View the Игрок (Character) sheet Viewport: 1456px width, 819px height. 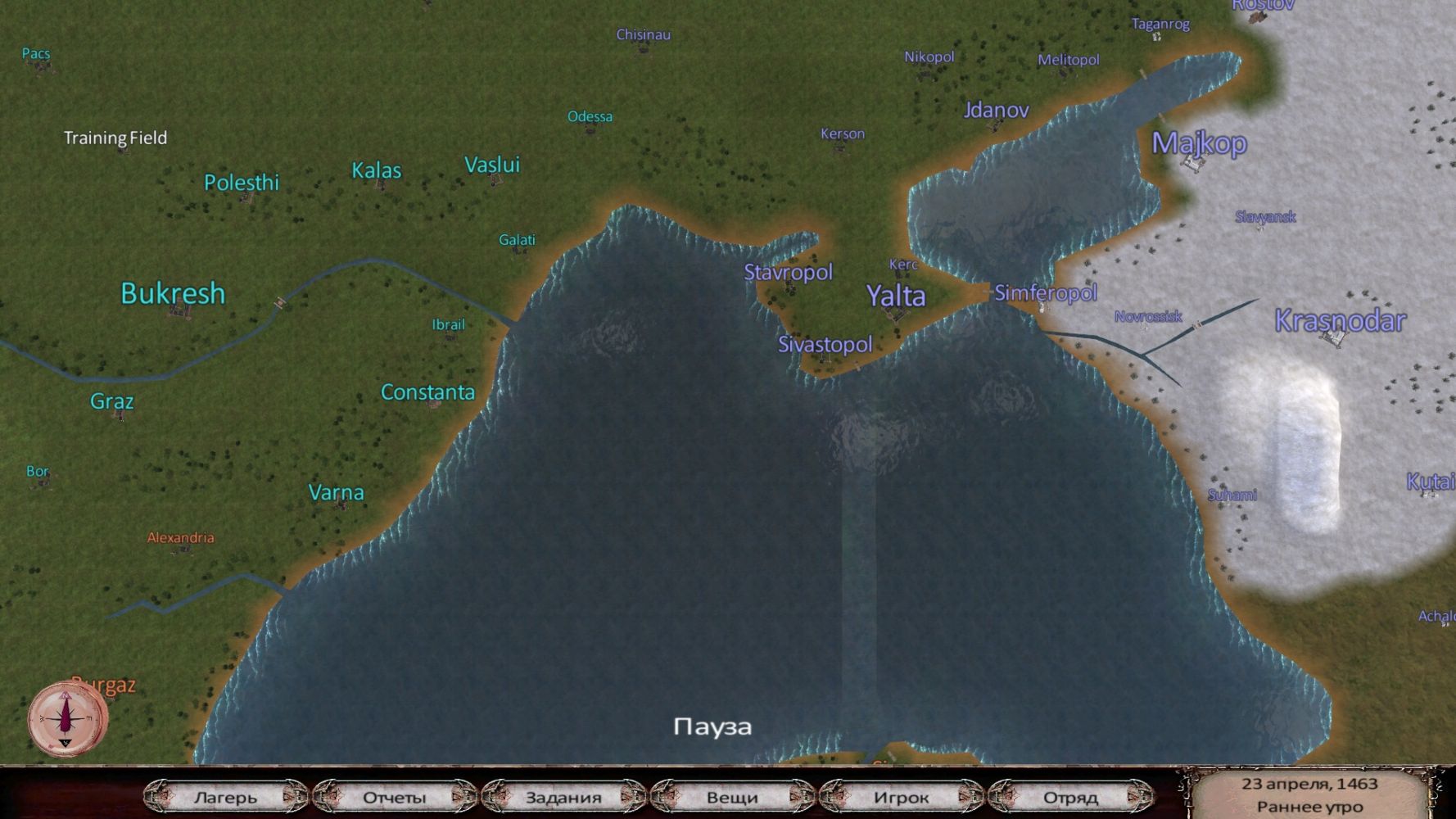point(901,797)
